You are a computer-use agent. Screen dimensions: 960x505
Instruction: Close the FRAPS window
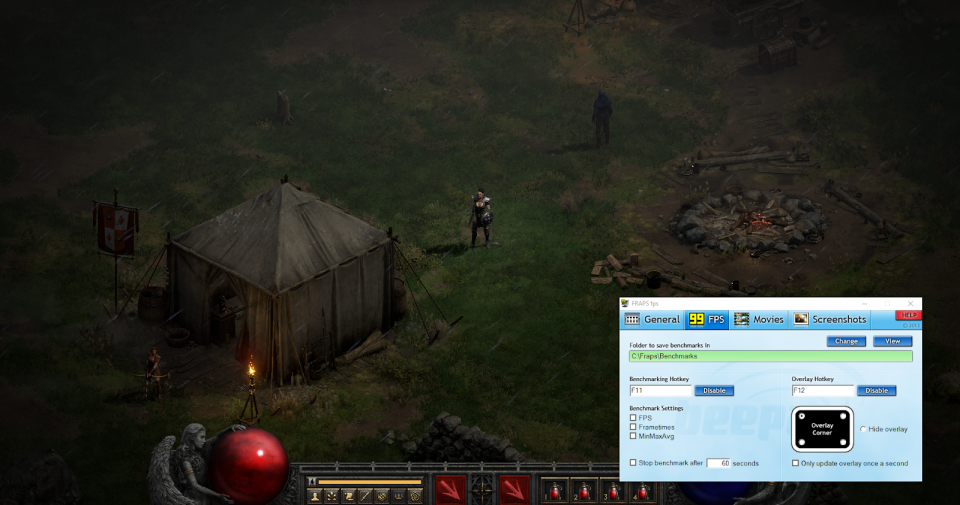(x=910, y=303)
